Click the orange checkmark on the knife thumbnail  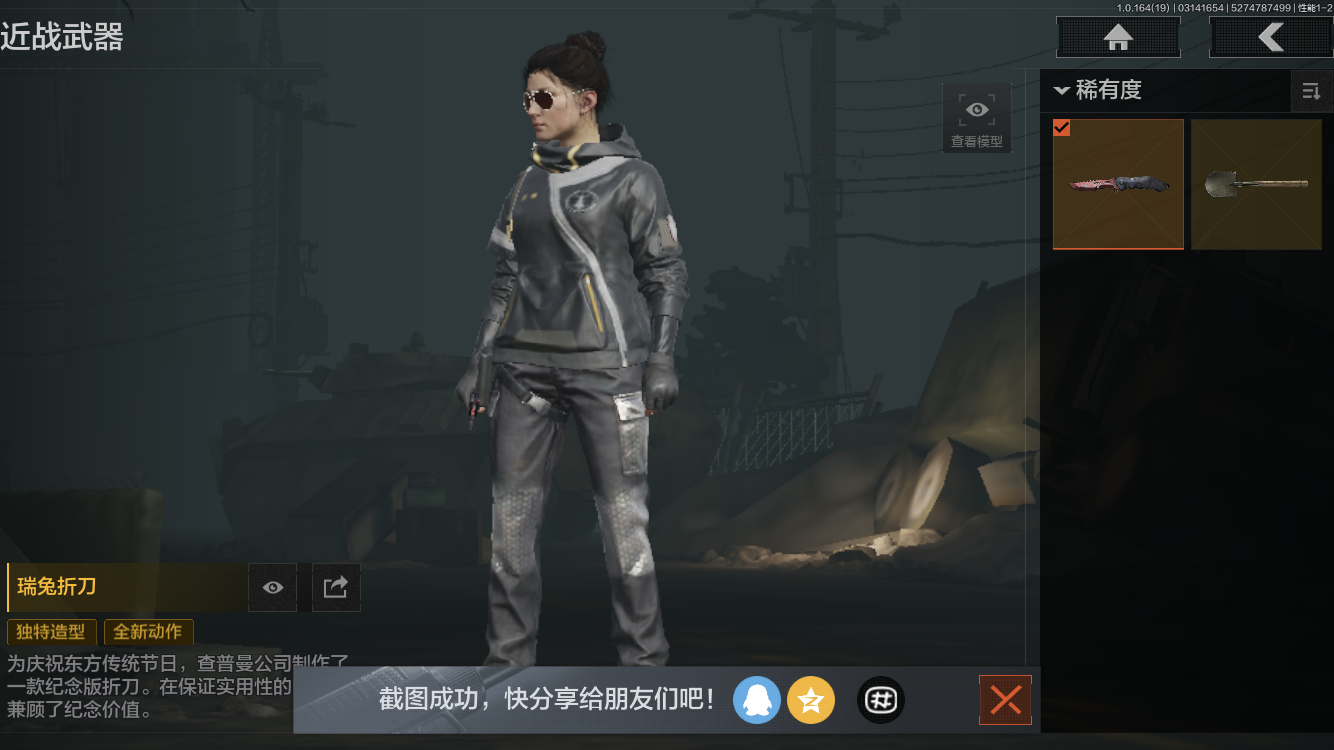pyautogui.click(x=1062, y=128)
